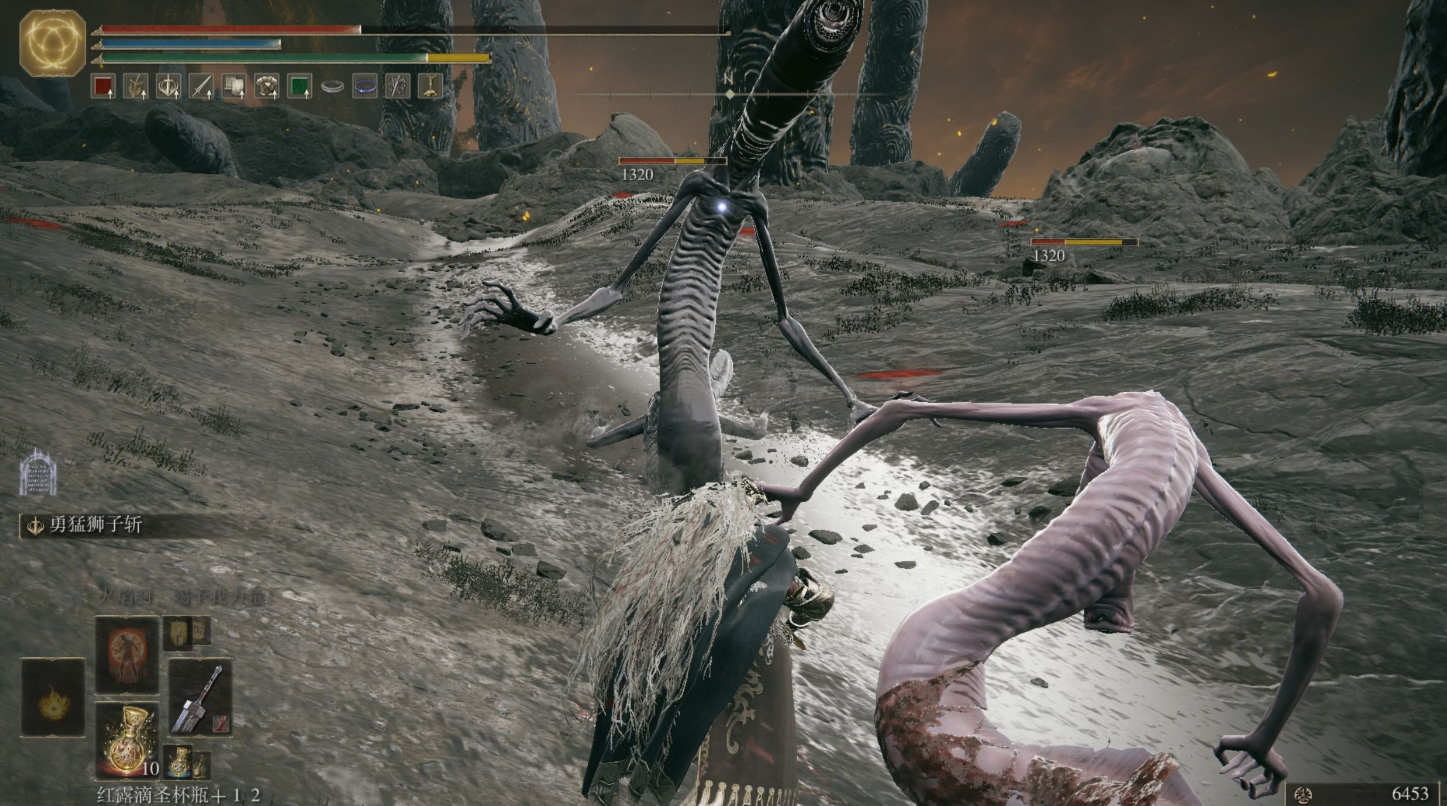Click the silver ring status icon
The width and height of the screenshot is (1447, 806).
332,87
